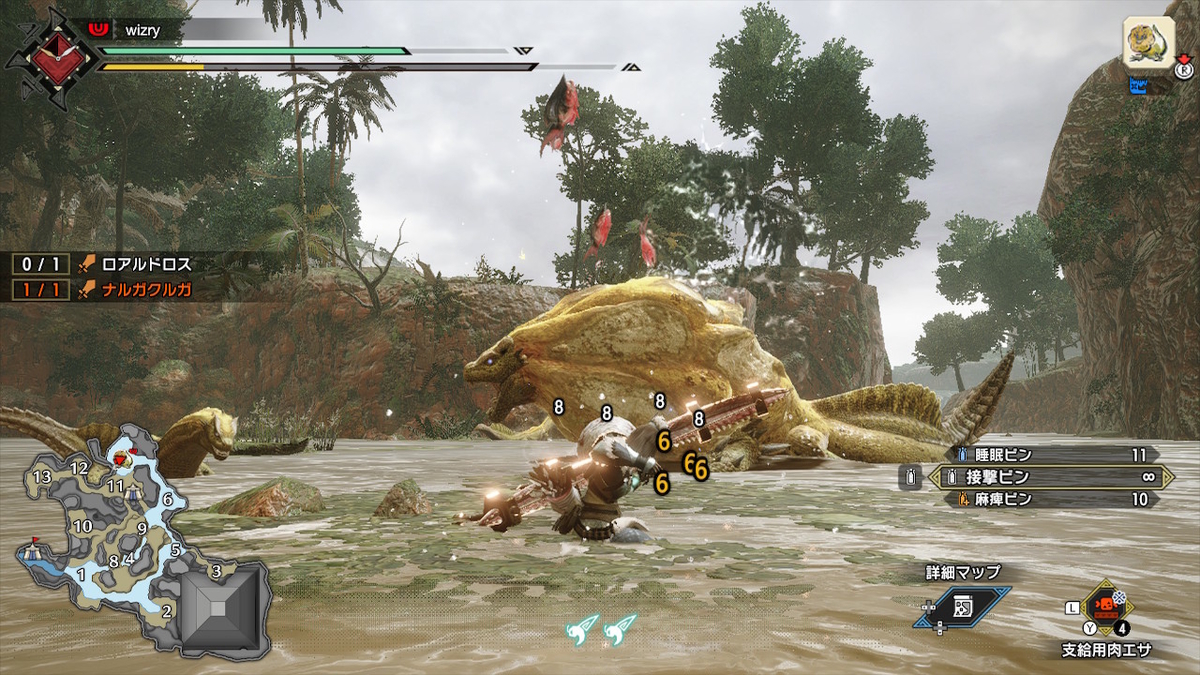The width and height of the screenshot is (1200, 675).
Task: Use the 支給用肉エサ item
Action: click(x=1104, y=607)
